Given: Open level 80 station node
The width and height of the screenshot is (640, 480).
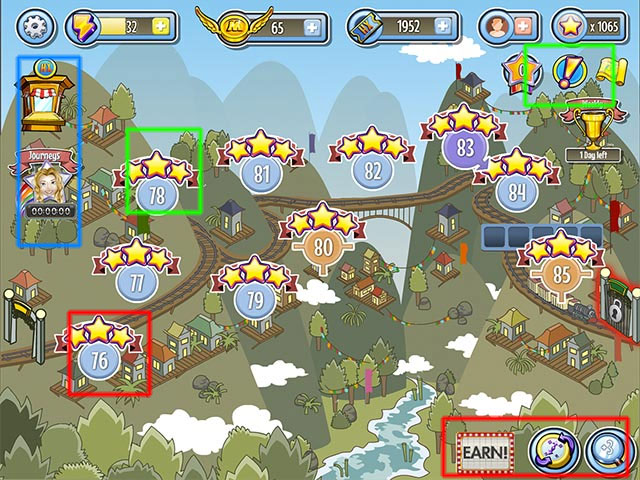Looking at the screenshot, I should [x=323, y=245].
